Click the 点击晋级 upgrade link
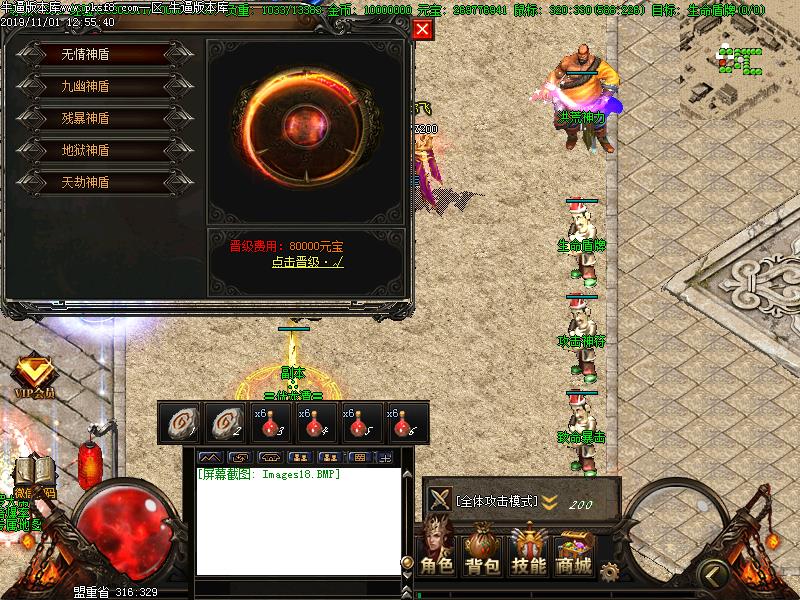The width and height of the screenshot is (800, 600). pos(307,262)
